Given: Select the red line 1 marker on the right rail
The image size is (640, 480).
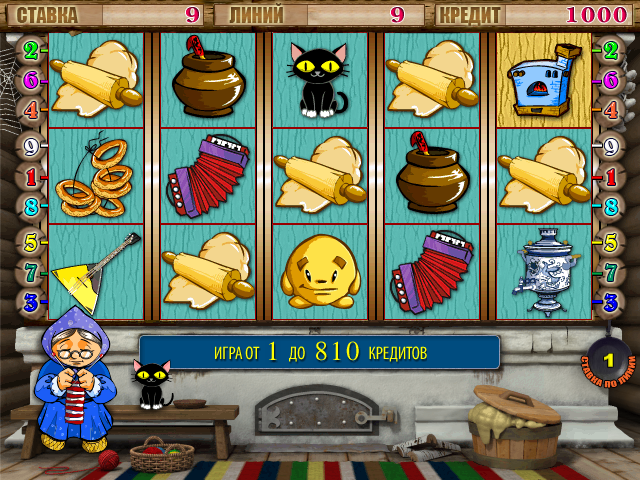Looking at the screenshot, I should [x=610, y=177].
